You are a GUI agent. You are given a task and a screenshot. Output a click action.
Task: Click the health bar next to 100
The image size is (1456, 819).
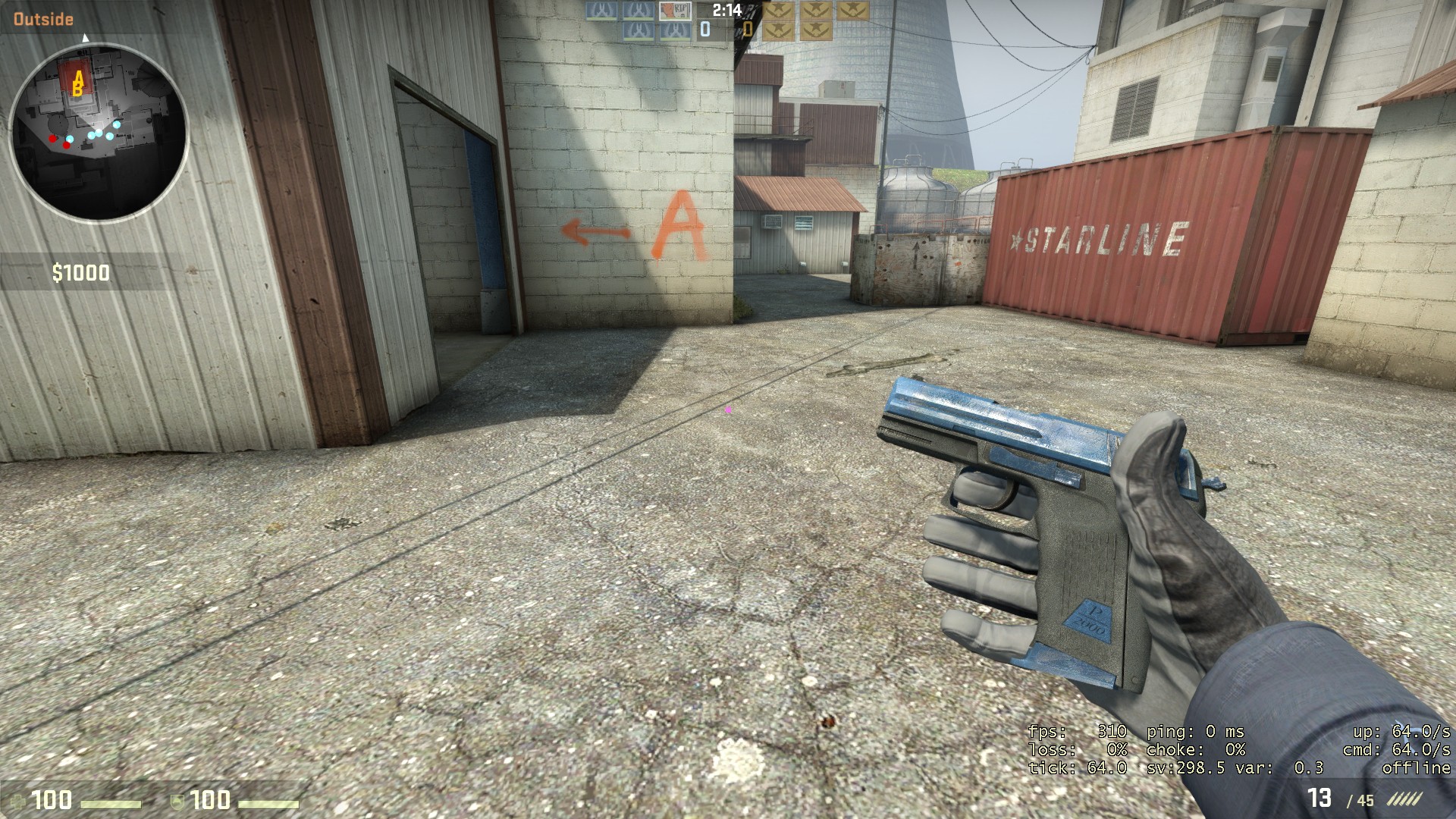111,804
